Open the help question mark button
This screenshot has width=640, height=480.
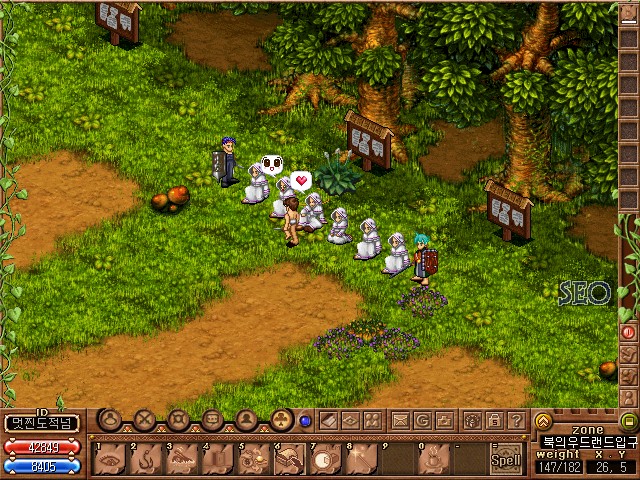click(x=516, y=420)
